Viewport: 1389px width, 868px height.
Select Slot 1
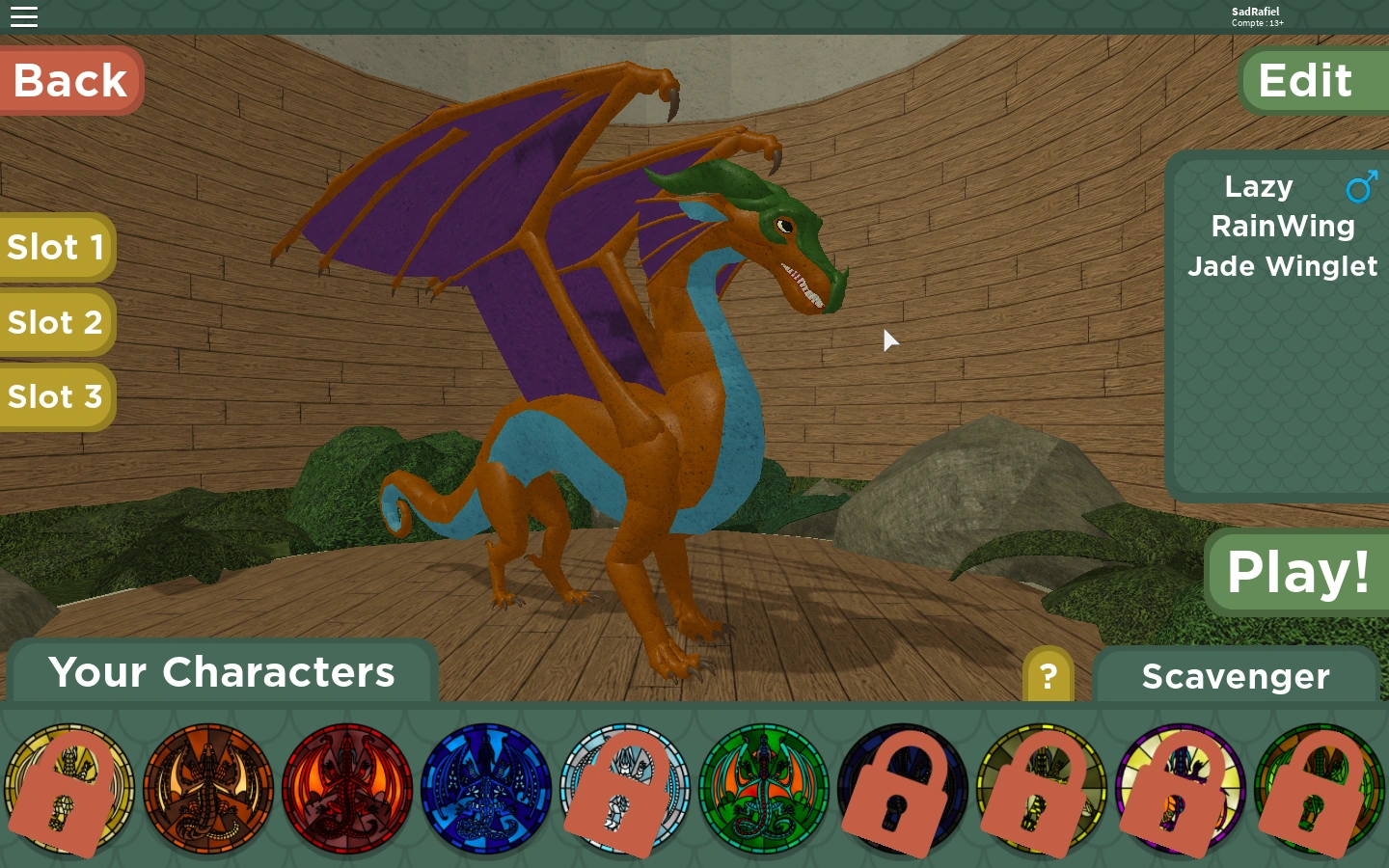click(56, 248)
